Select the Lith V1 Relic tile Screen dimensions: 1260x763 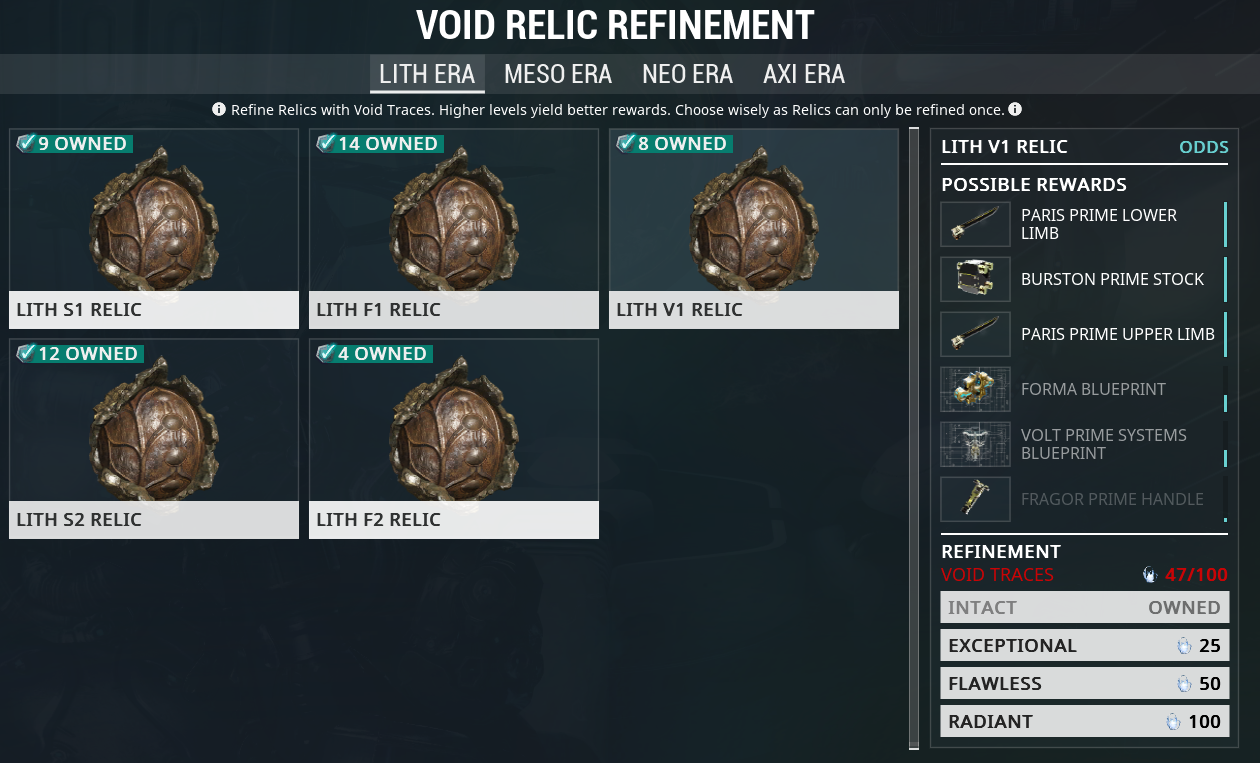[754, 229]
